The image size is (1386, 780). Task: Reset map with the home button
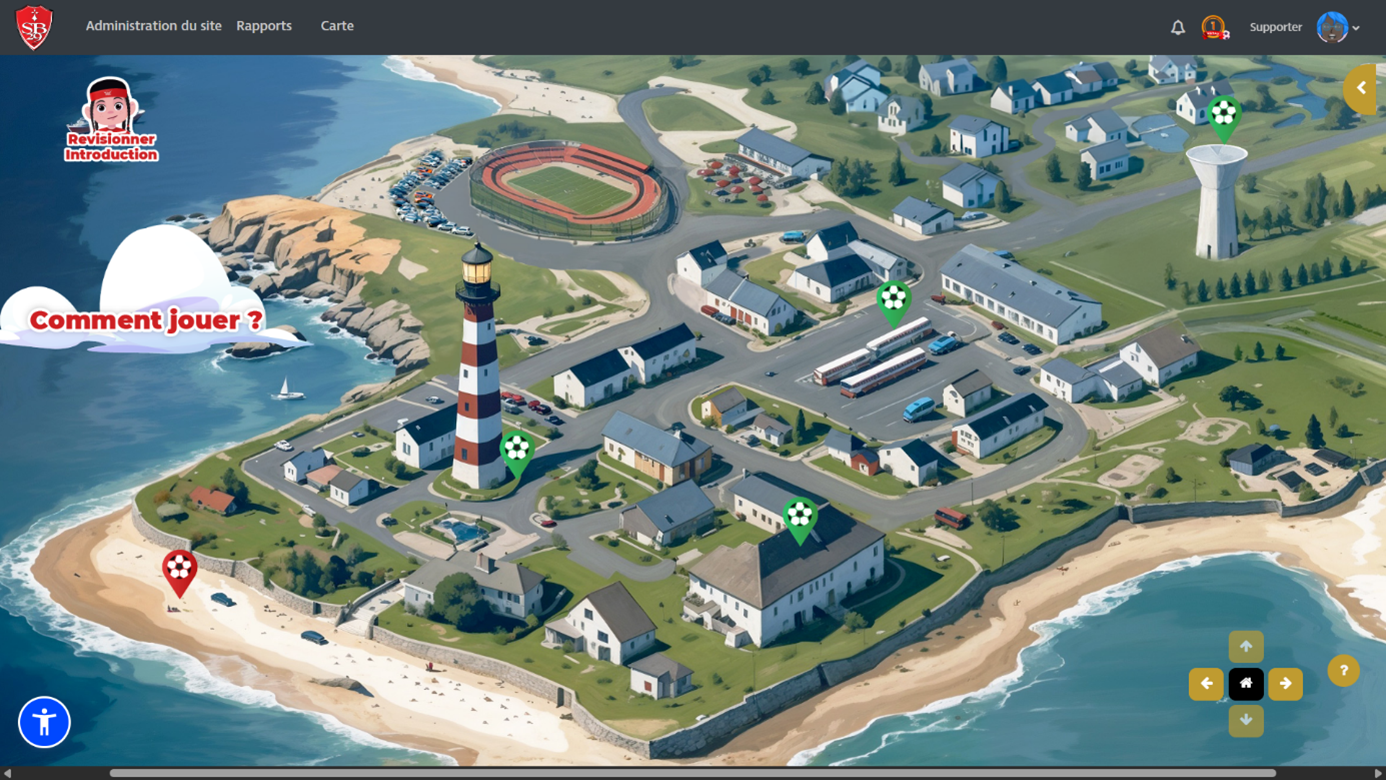(x=1246, y=684)
